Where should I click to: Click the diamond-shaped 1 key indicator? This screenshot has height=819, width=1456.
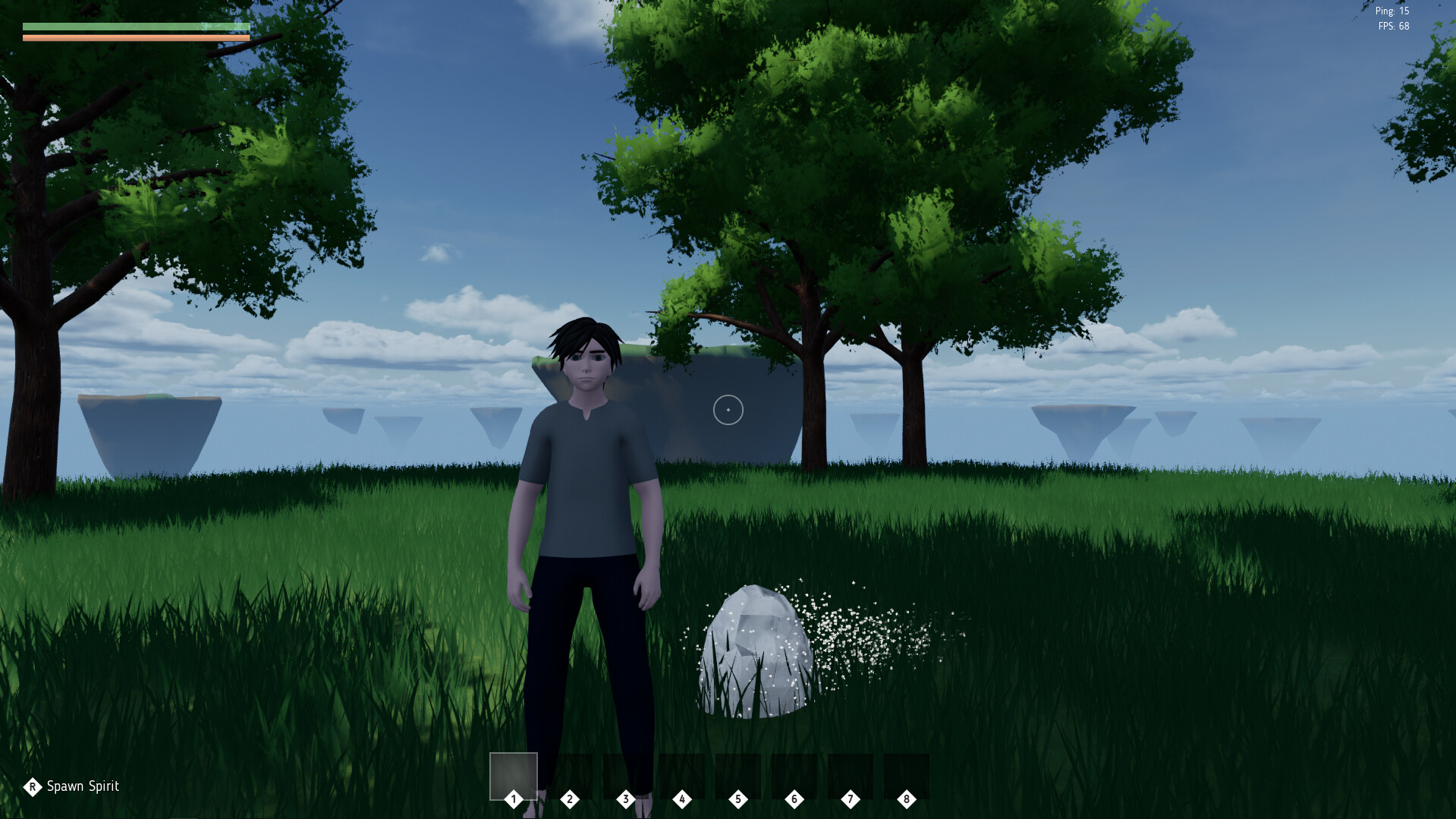[514, 799]
